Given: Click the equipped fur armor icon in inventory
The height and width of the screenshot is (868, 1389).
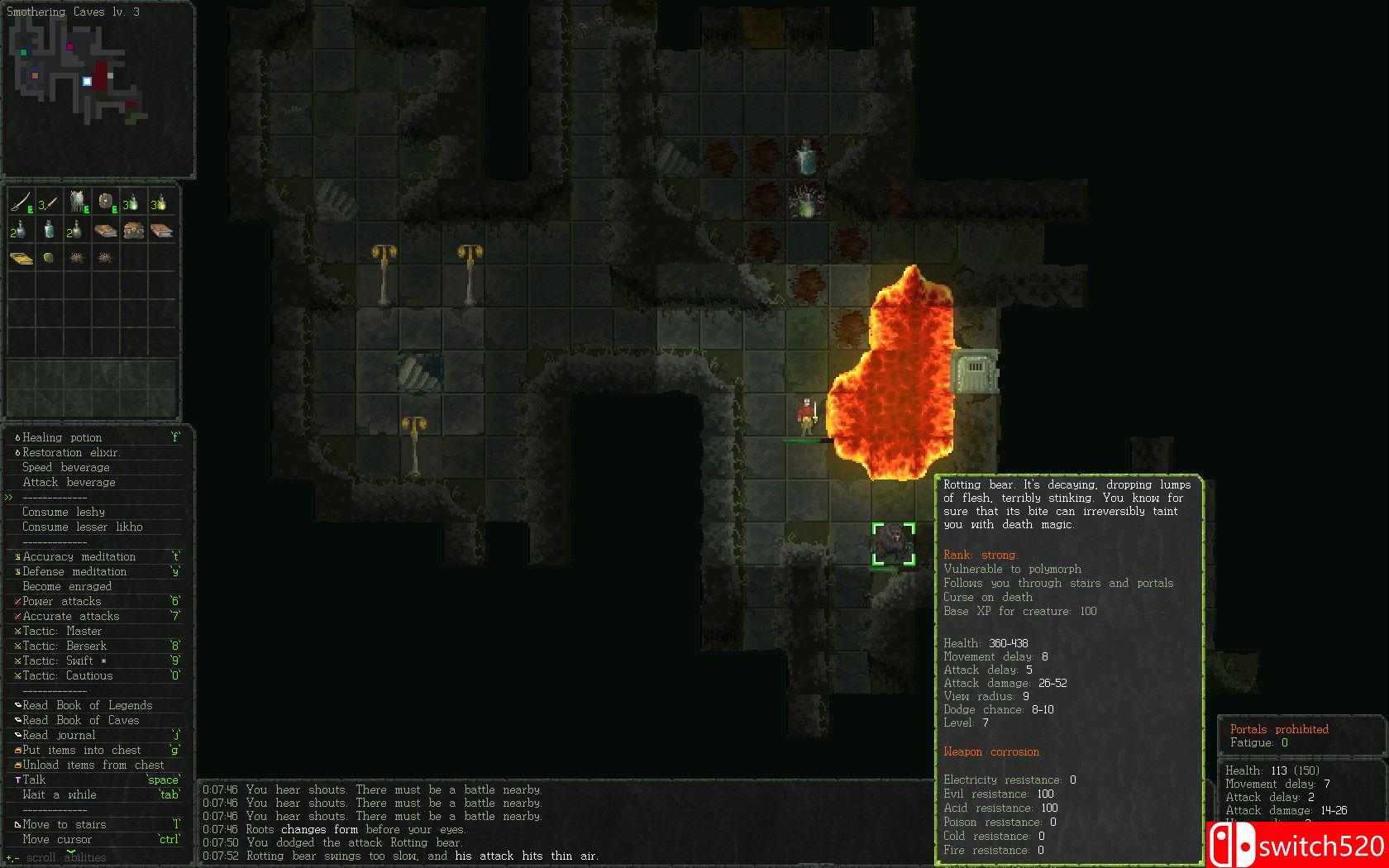Looking at the screenshot, I should coord(76,200).
